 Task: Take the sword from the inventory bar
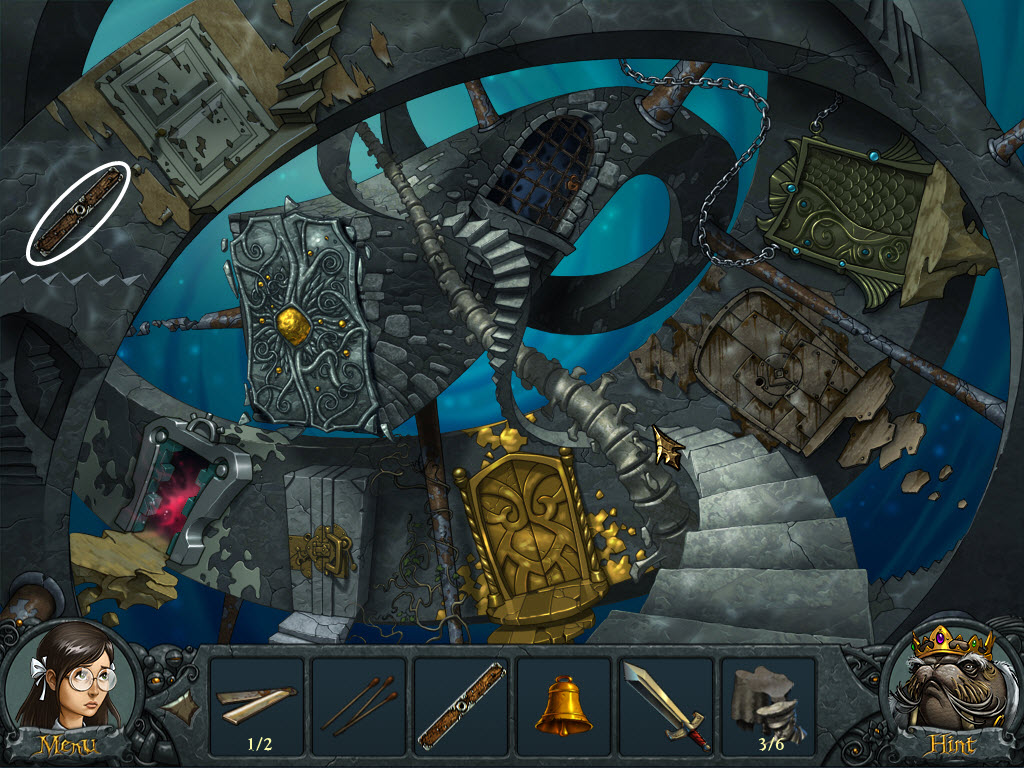pyautogui.click(x=665, y=705)
